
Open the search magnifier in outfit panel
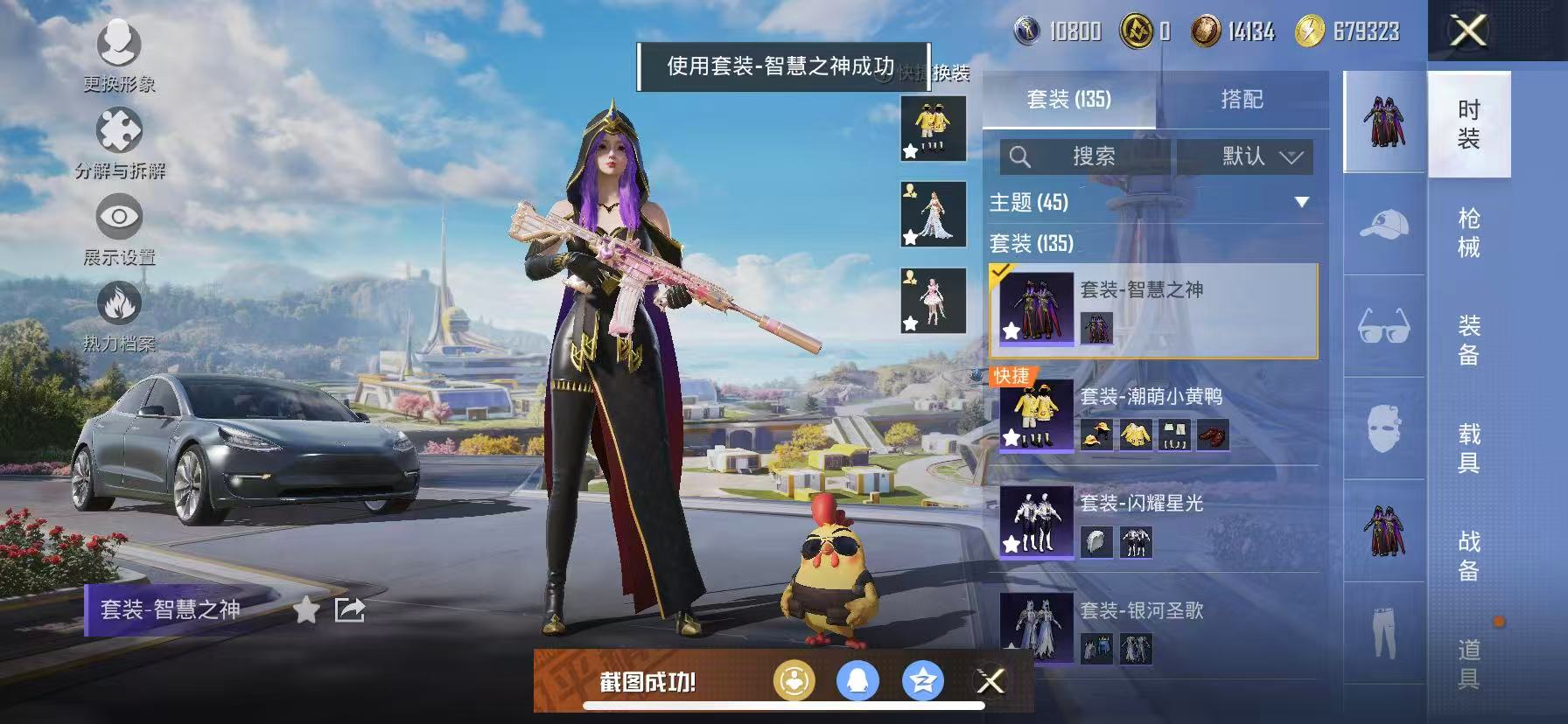point(1020,157)
